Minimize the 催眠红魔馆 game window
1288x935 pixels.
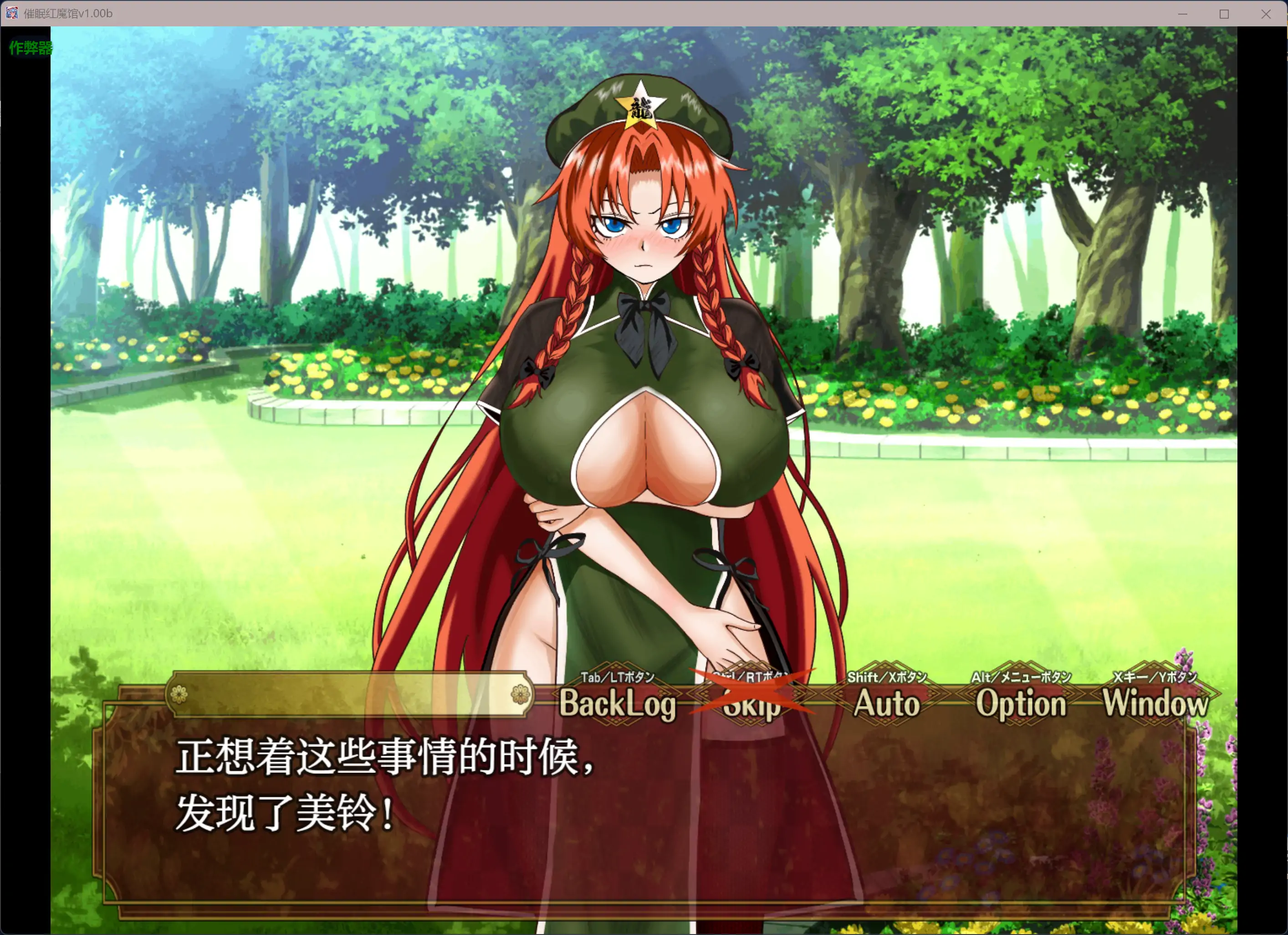click(x=1182, y=14)
